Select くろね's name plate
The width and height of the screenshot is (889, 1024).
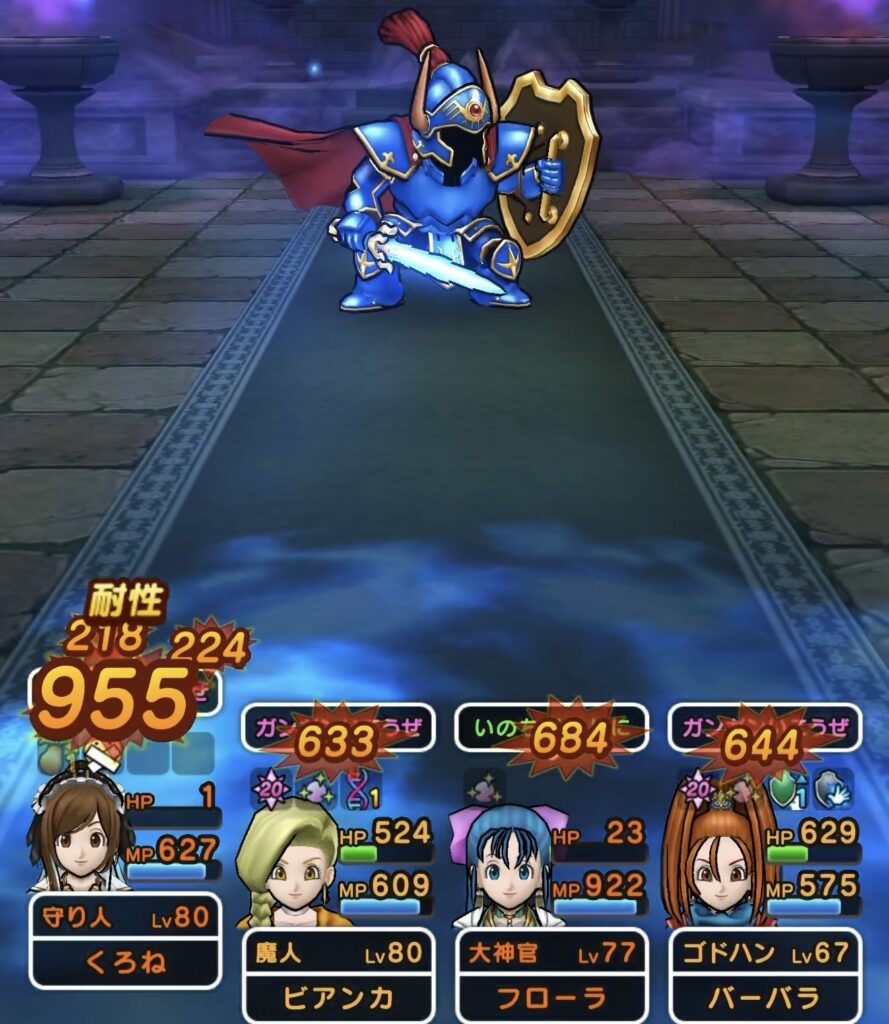coord(125,941)
